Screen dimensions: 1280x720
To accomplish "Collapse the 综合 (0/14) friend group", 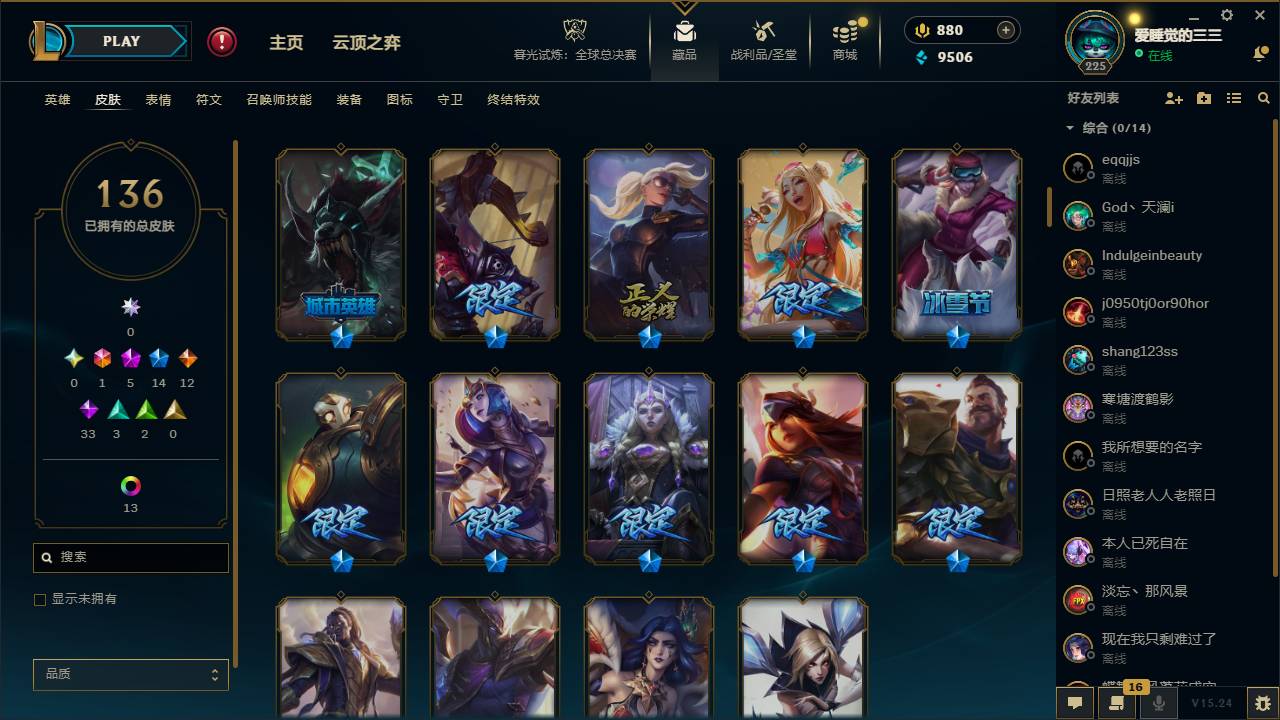I will point(1069,128).
